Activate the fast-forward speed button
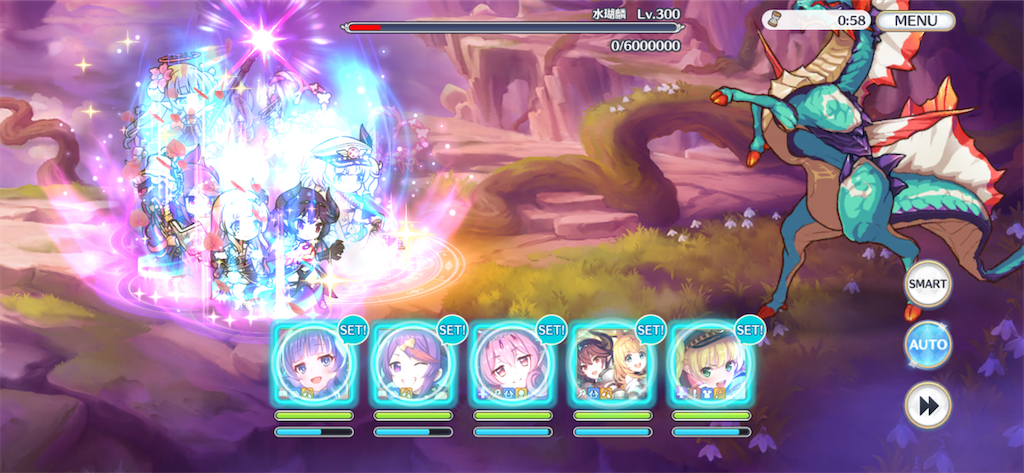The image size is (1024, 473). [x=927, y=406]
